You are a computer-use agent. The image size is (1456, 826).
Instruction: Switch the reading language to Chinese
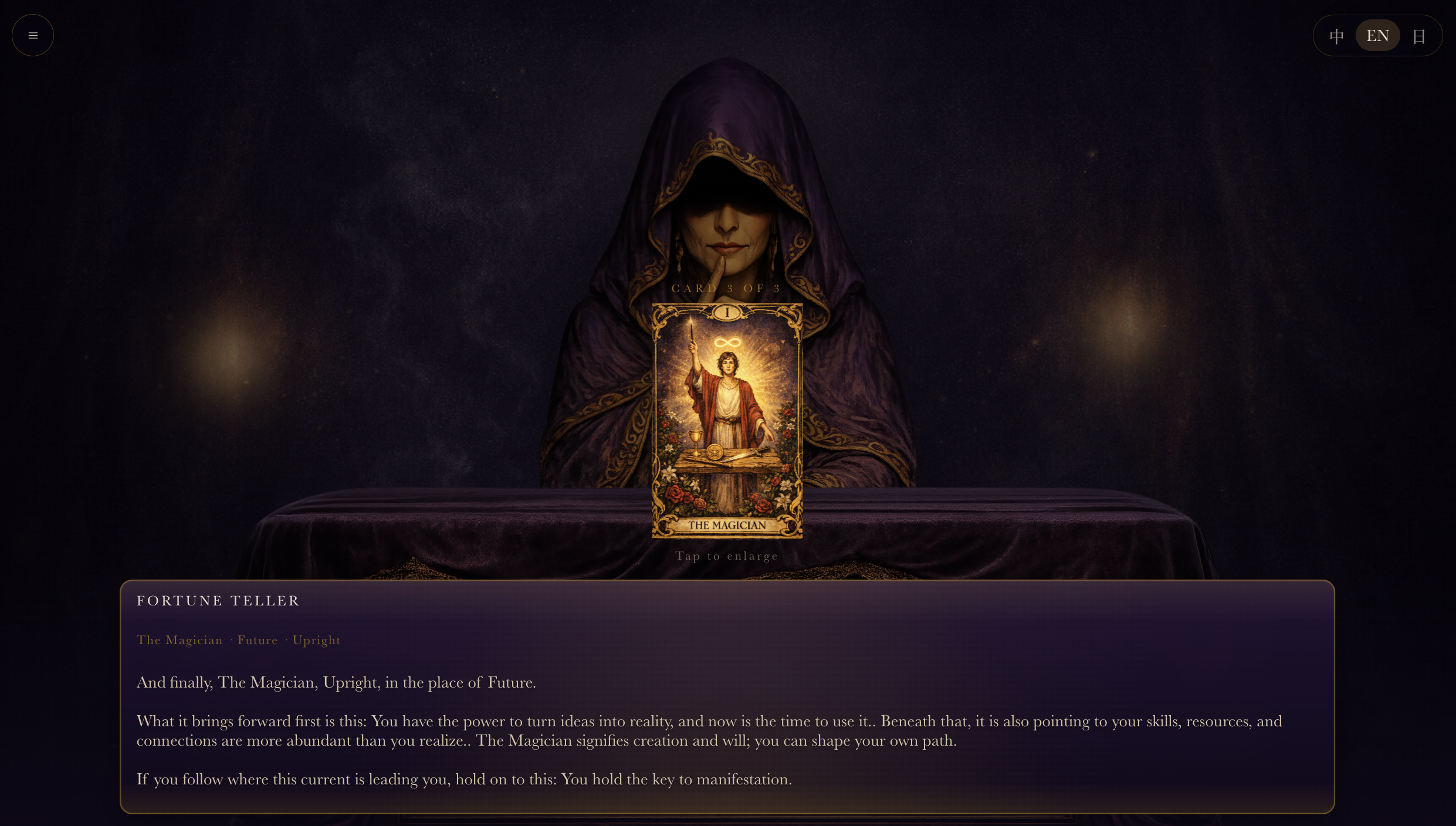(1336, 35)
